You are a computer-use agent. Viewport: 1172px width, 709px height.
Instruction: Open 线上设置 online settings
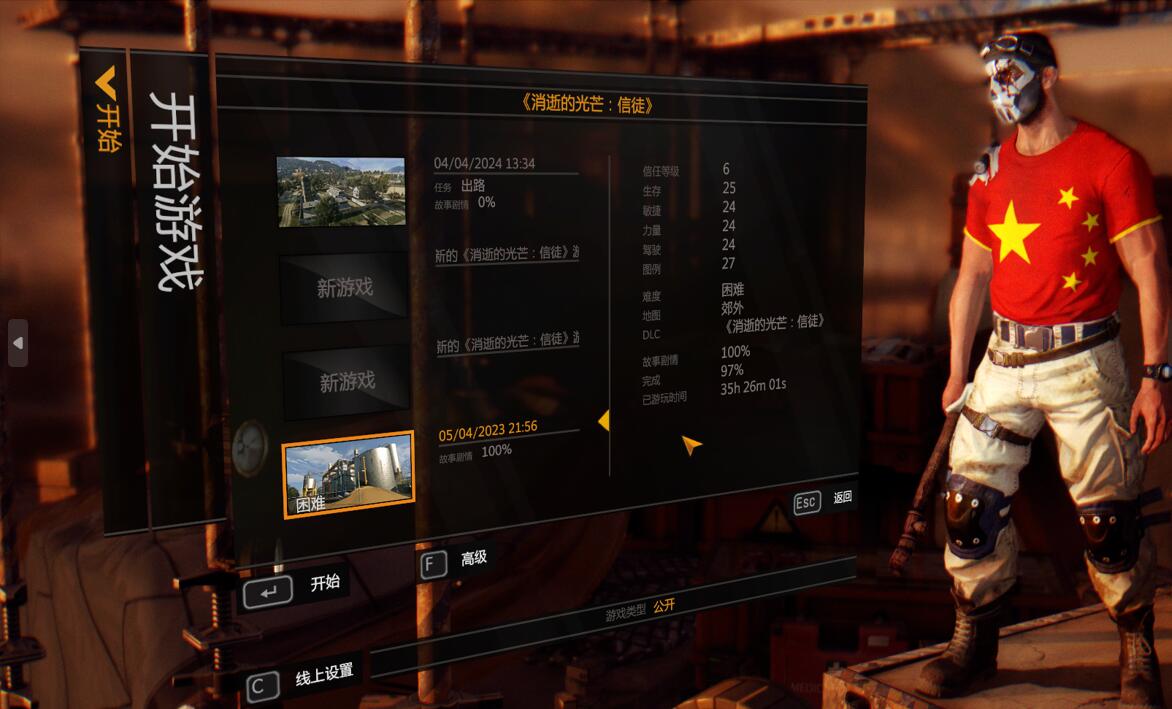(x=302, y=679)
